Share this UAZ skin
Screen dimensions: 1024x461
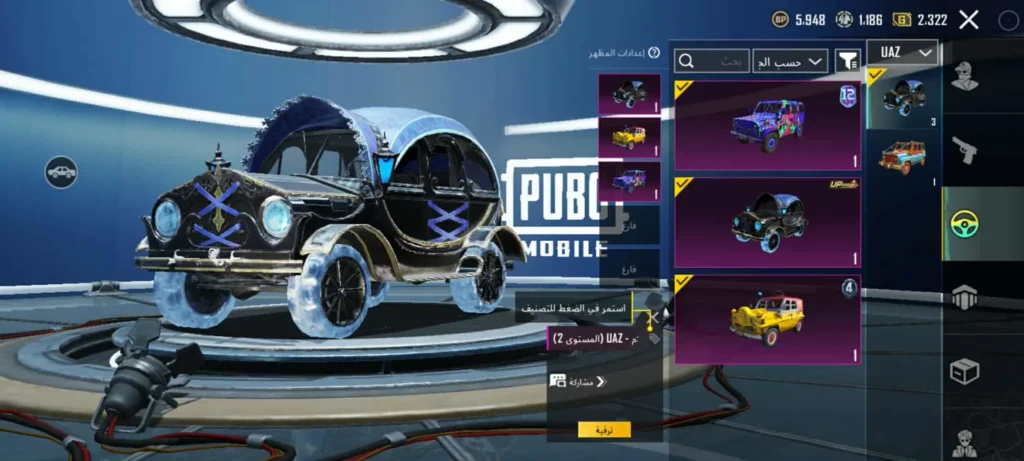click(578, 382)
